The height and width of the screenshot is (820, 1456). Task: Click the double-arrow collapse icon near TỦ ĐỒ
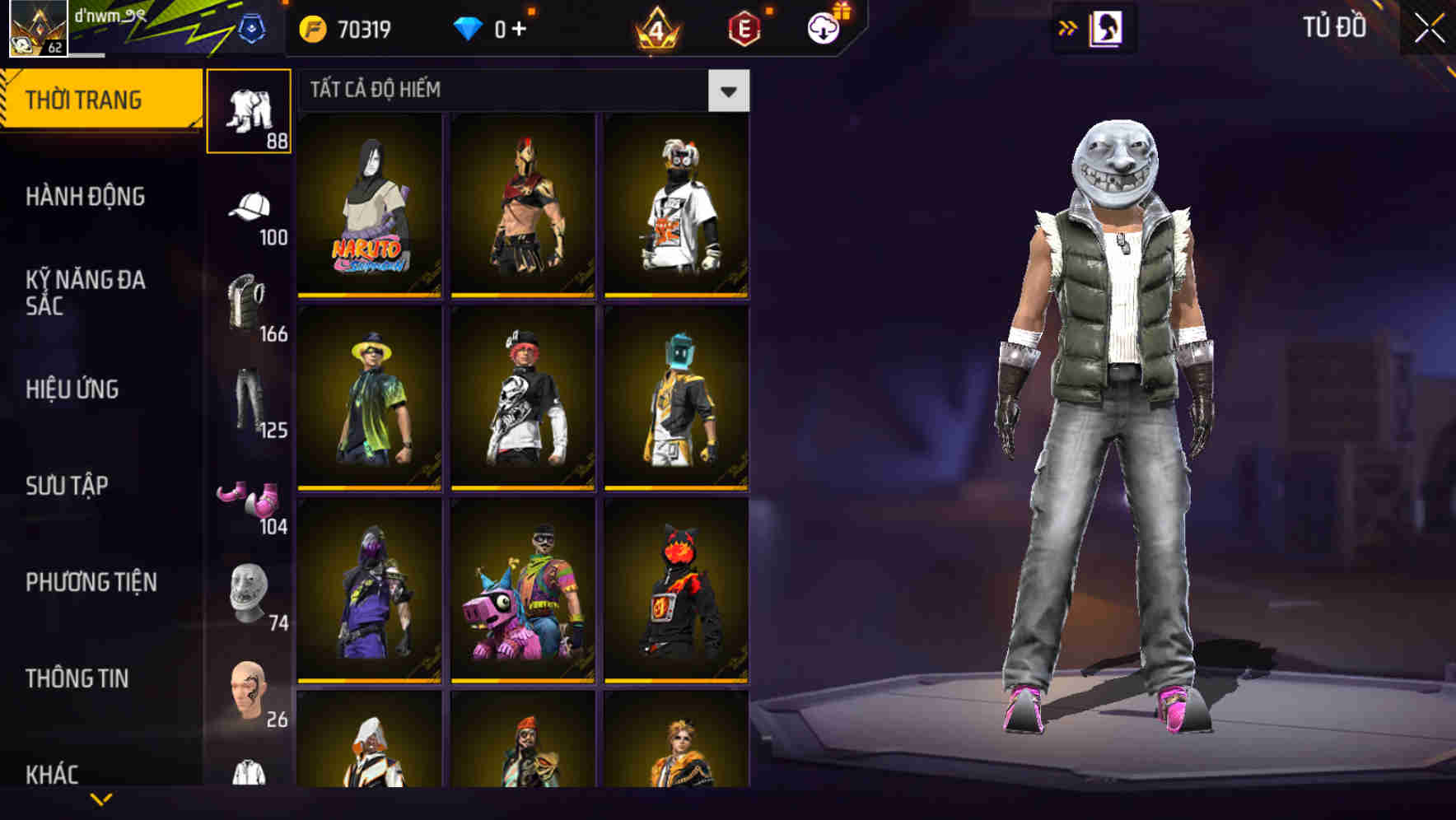[x=1068, y=27]
